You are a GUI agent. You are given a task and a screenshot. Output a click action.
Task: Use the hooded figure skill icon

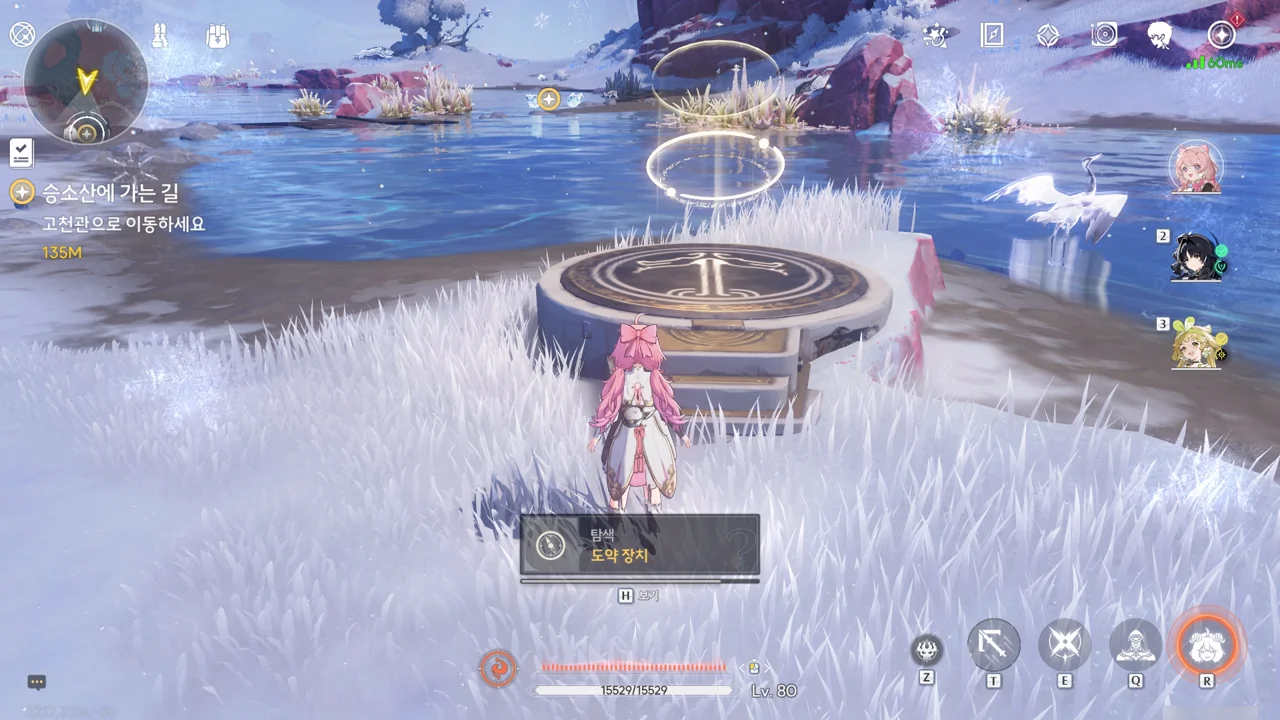pos(1136,645)
